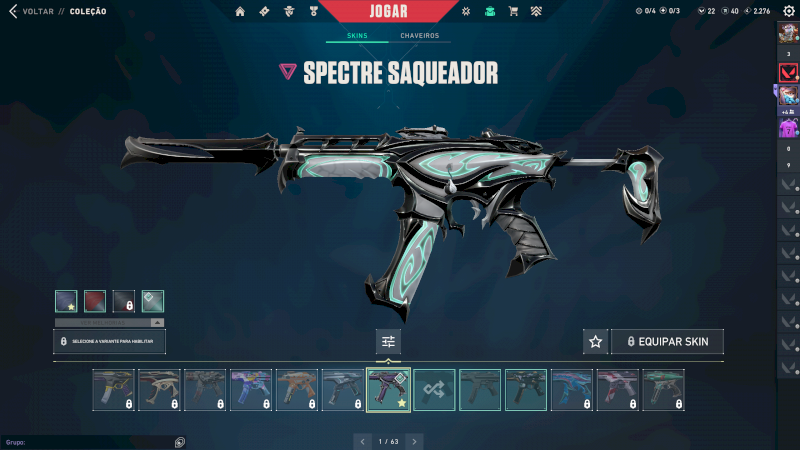800x450 pixels.
Task: Choose the teal color variant swatch
Action: pyautogui.click(x=152, y=301)
